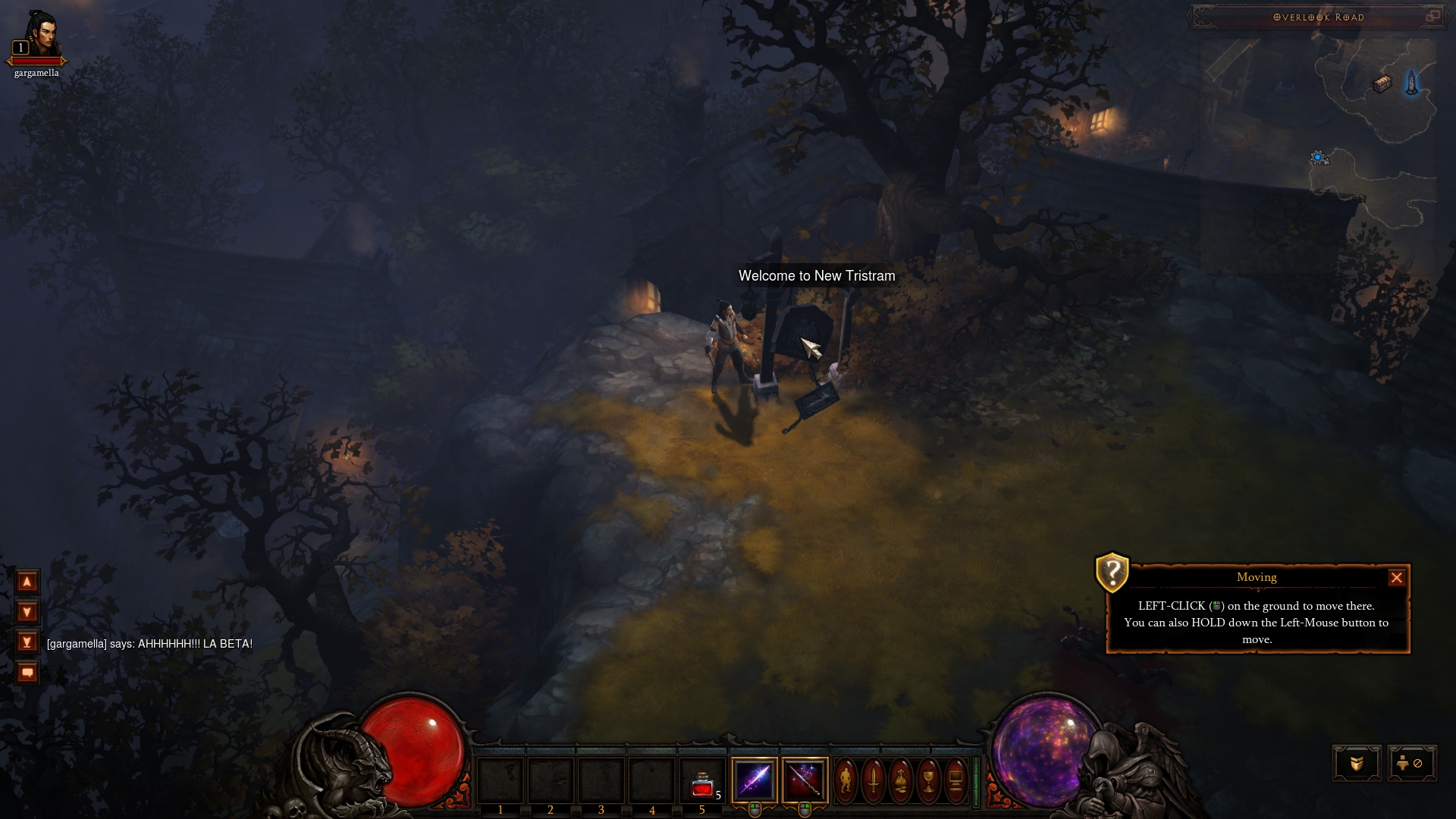Open the computer icon game menu
1456x819 pixels.
pos(955,780)
